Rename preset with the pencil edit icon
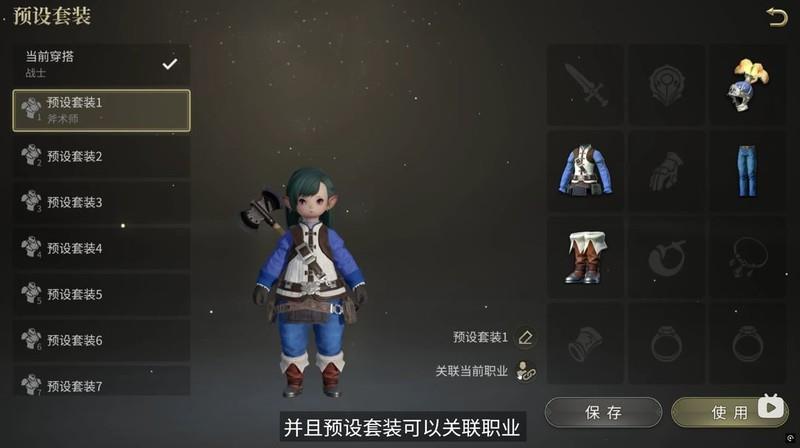800x448 pixels. (x=526, y=338)
